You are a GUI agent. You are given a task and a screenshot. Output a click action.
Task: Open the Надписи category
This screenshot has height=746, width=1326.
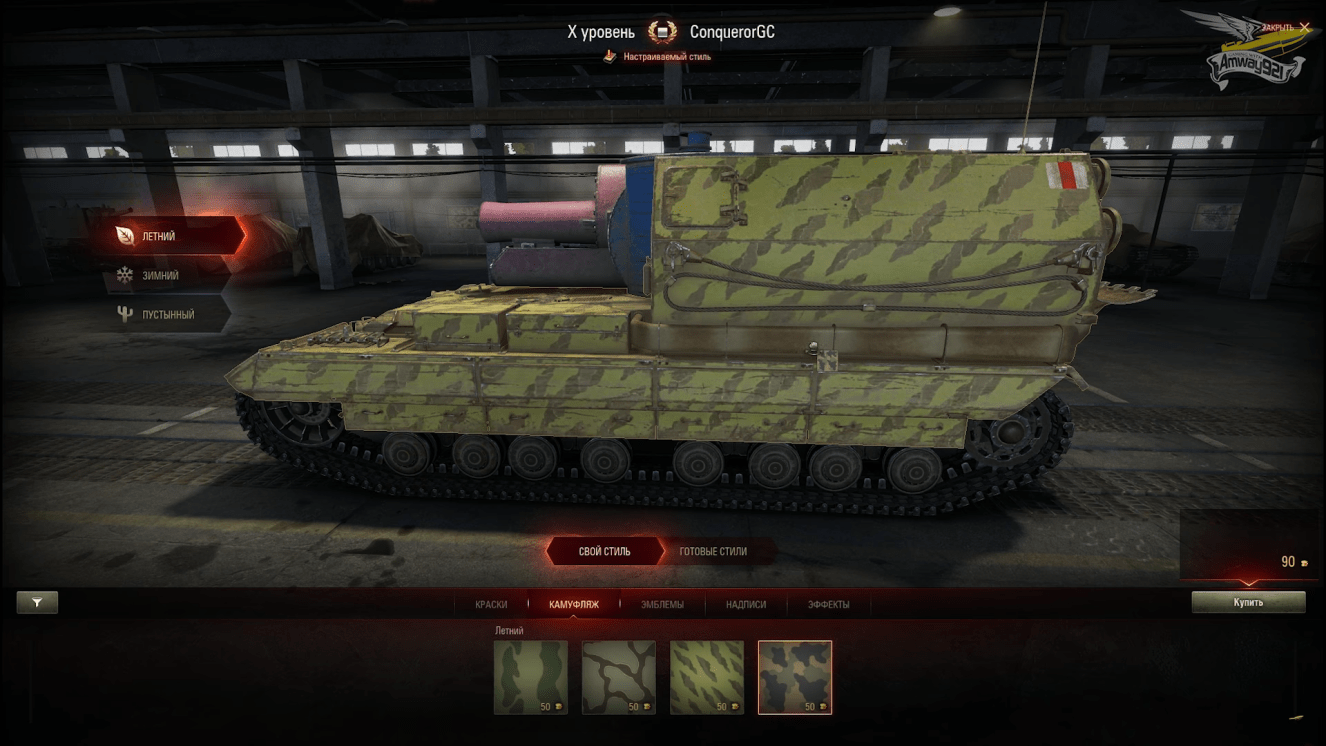point(746,604)
